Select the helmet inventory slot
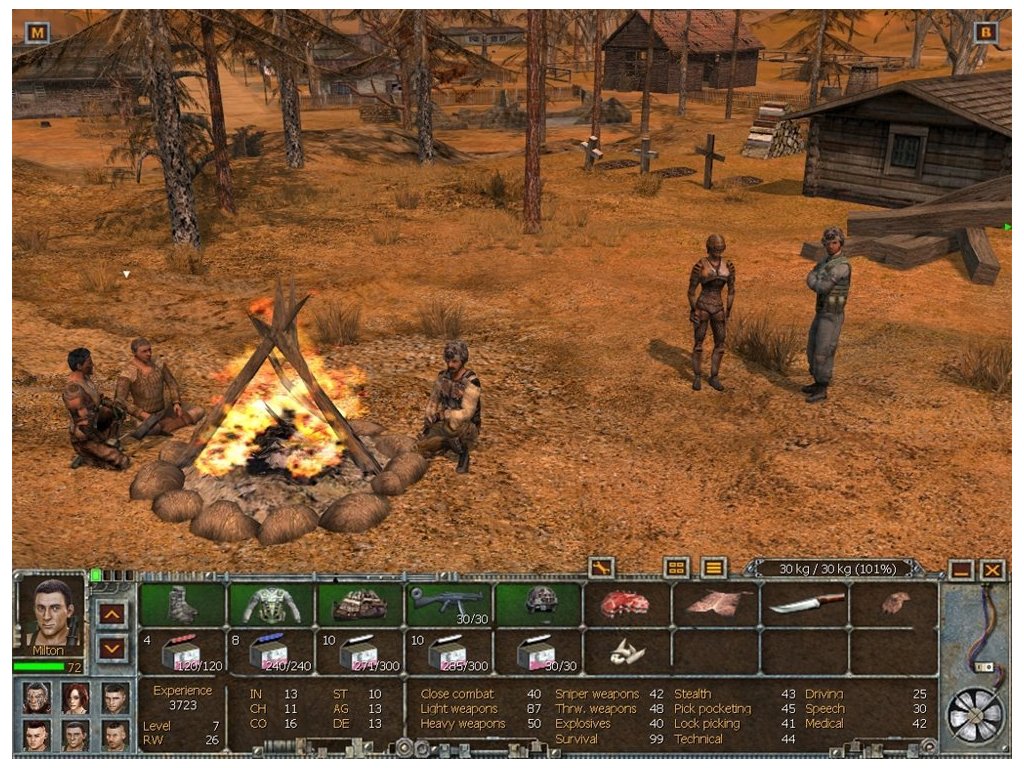This screenshot has width=1024, height=768. pos(538,604)
